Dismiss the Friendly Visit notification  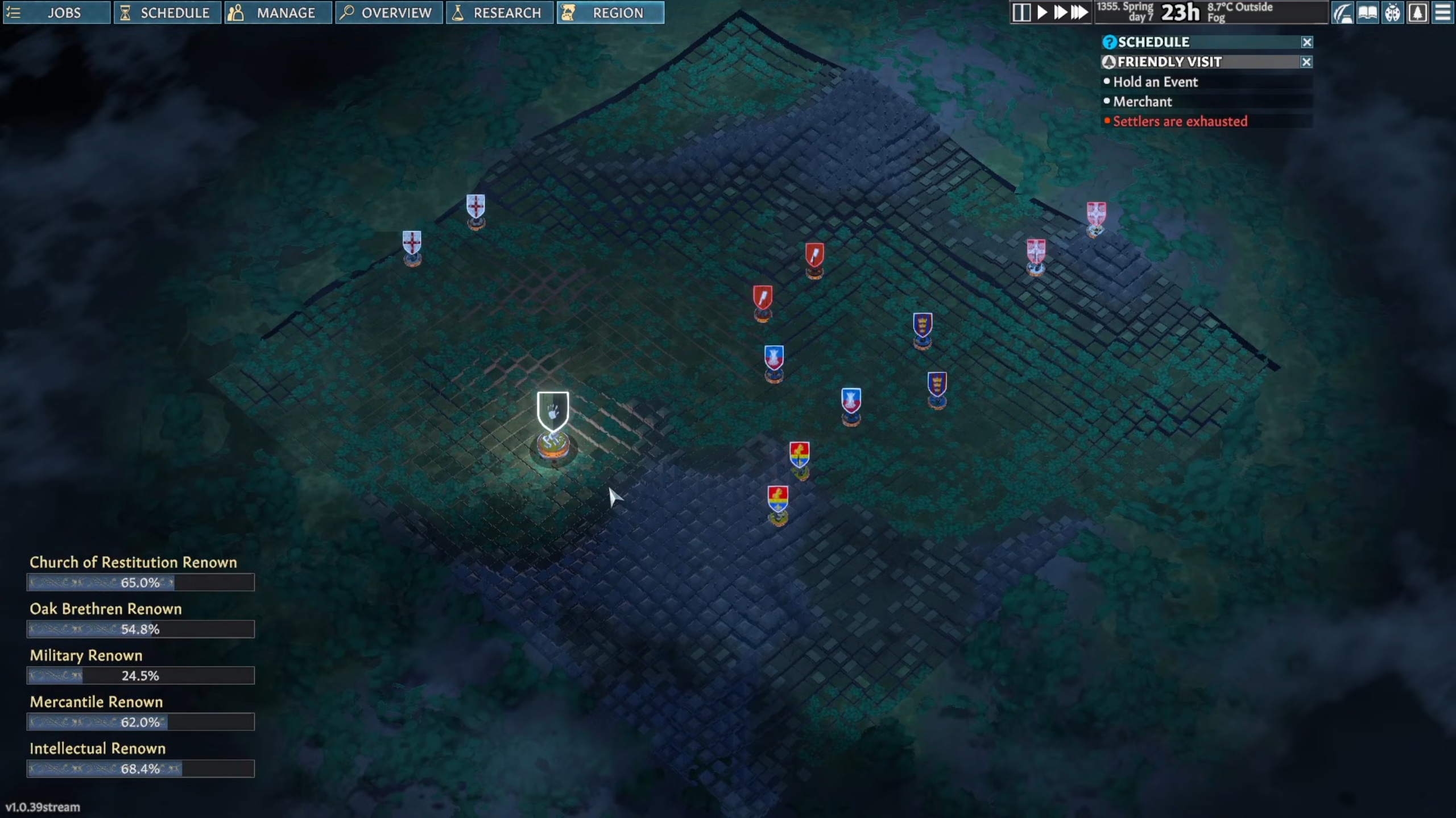1307,62
